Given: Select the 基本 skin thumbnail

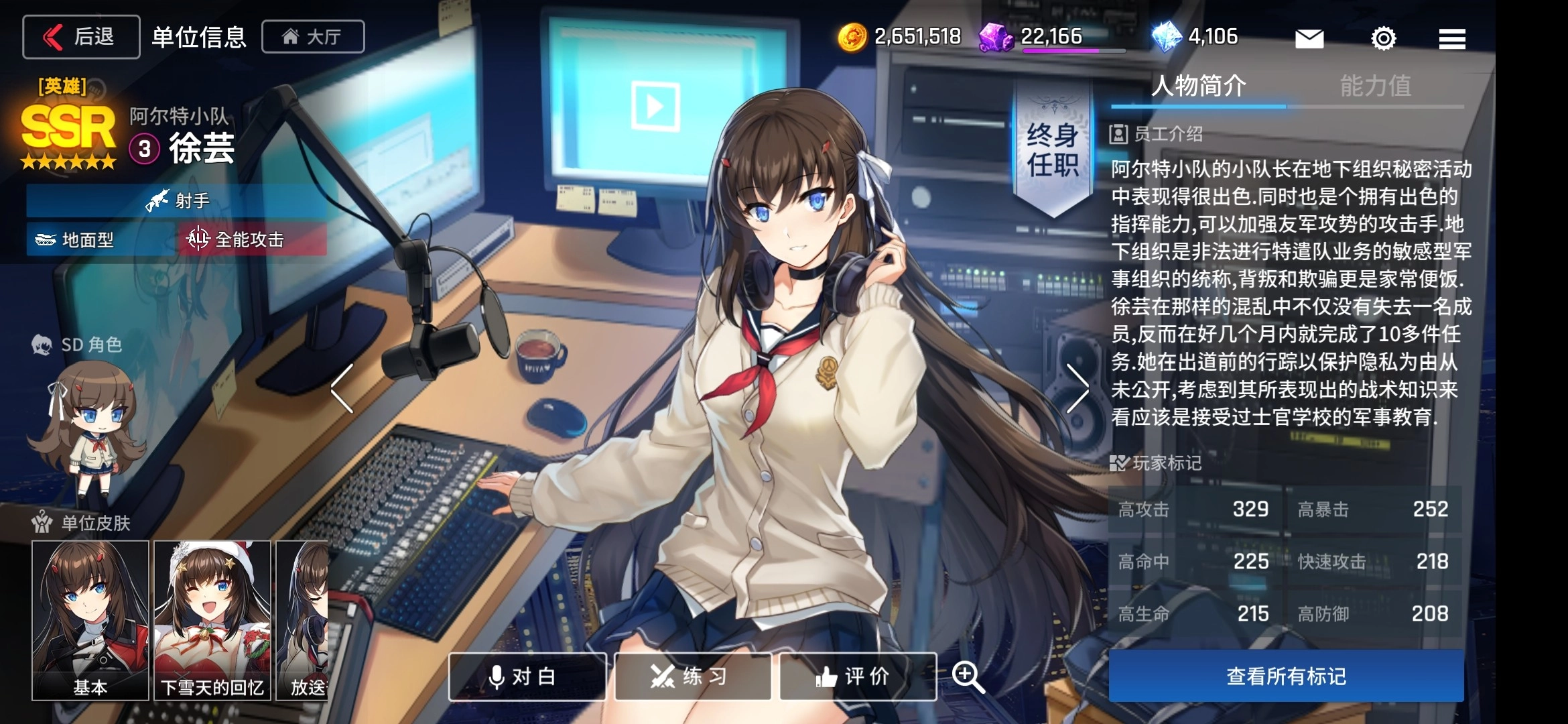Looking at the screenshot, I should coord(90,620).
